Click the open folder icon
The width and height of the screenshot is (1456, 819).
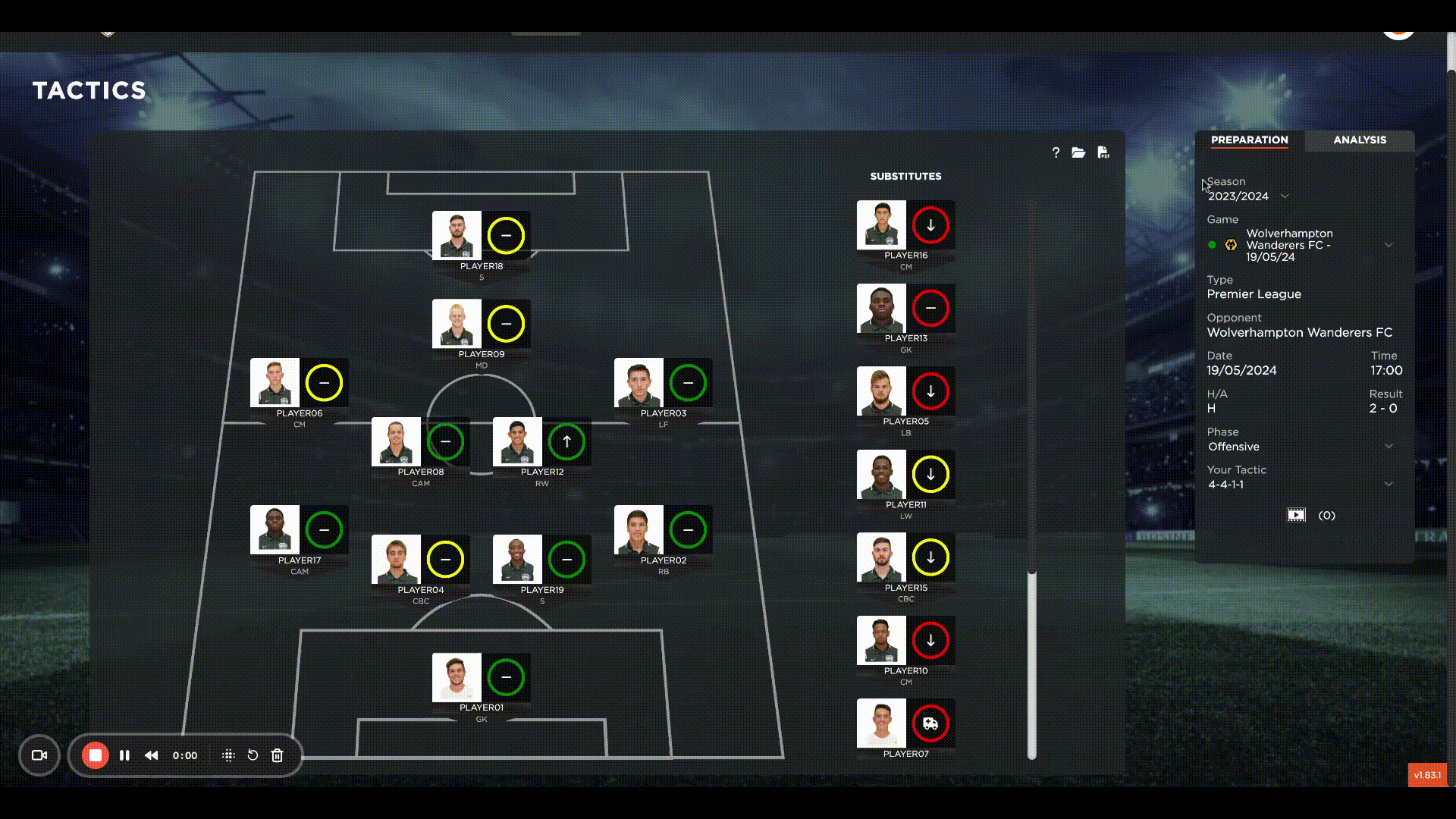pyautogui.click(x=1079, y=152)
